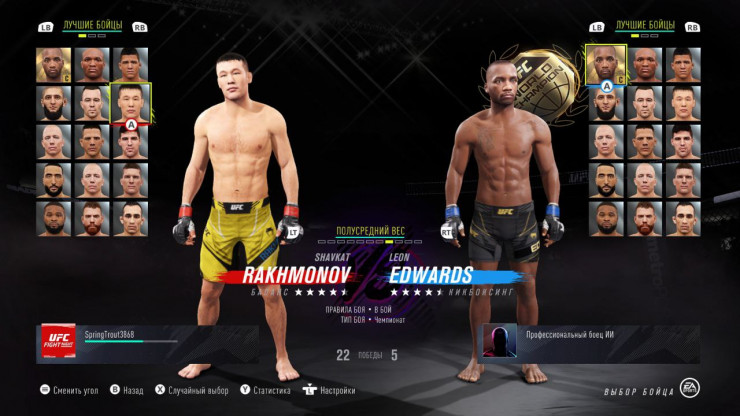Image resolution: width=740 pixels, height=416 pixels.
Task: Click the right roster's ЛУЧШИЕ БОЙЦЫ category header
Action: 645,23
